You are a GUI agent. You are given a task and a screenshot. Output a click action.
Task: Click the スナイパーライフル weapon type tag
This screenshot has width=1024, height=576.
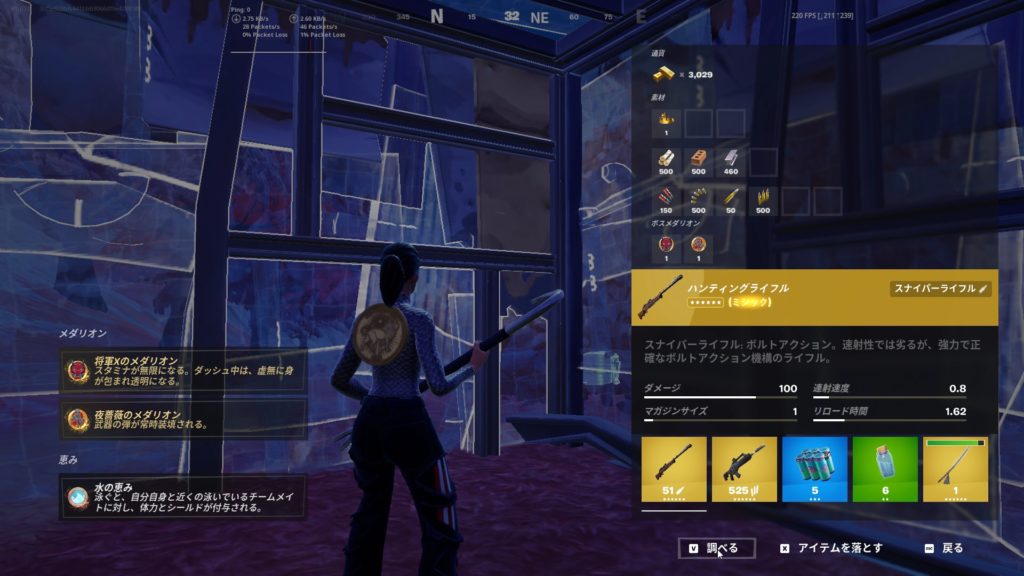pyautogui.click(x=939, y=288)
